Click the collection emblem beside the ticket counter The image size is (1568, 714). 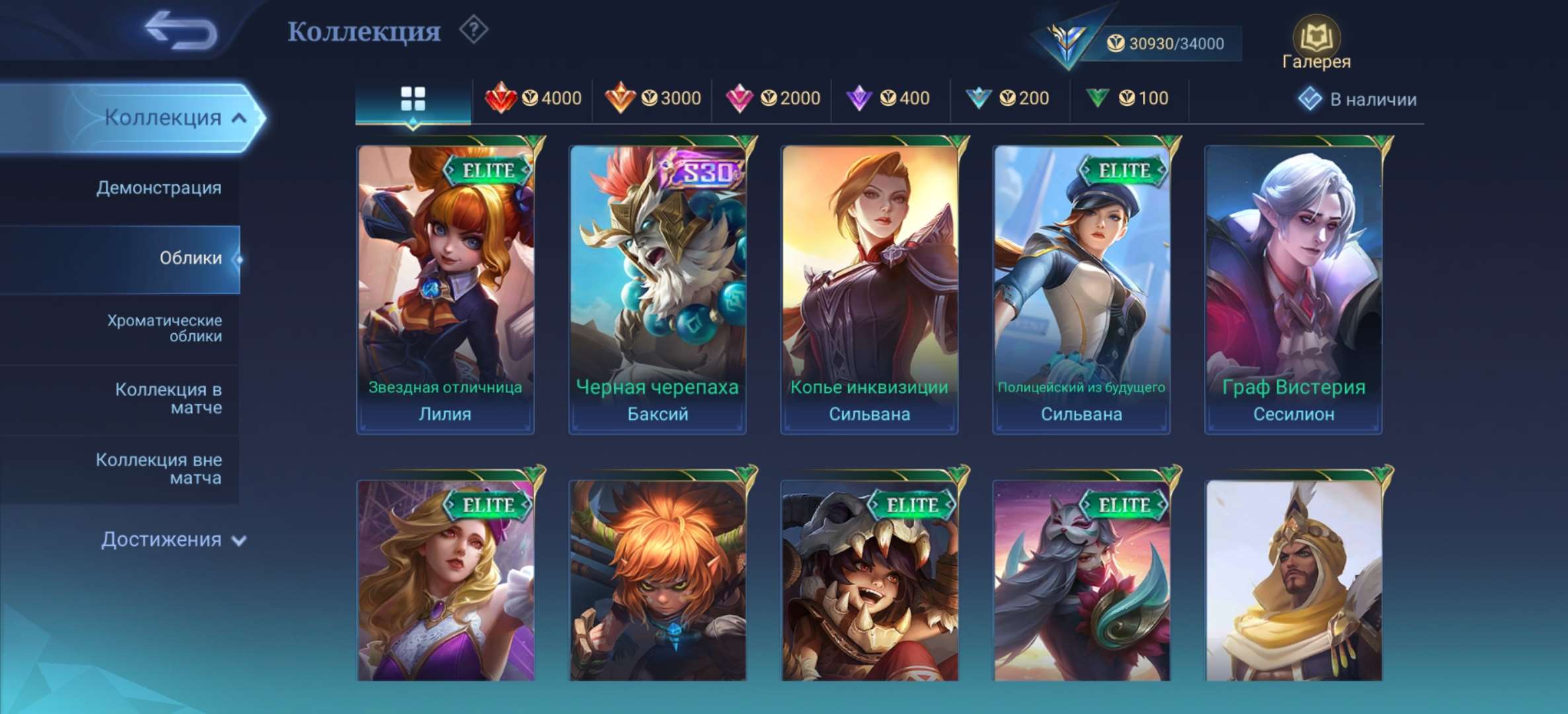click(x=1068, y=41)
